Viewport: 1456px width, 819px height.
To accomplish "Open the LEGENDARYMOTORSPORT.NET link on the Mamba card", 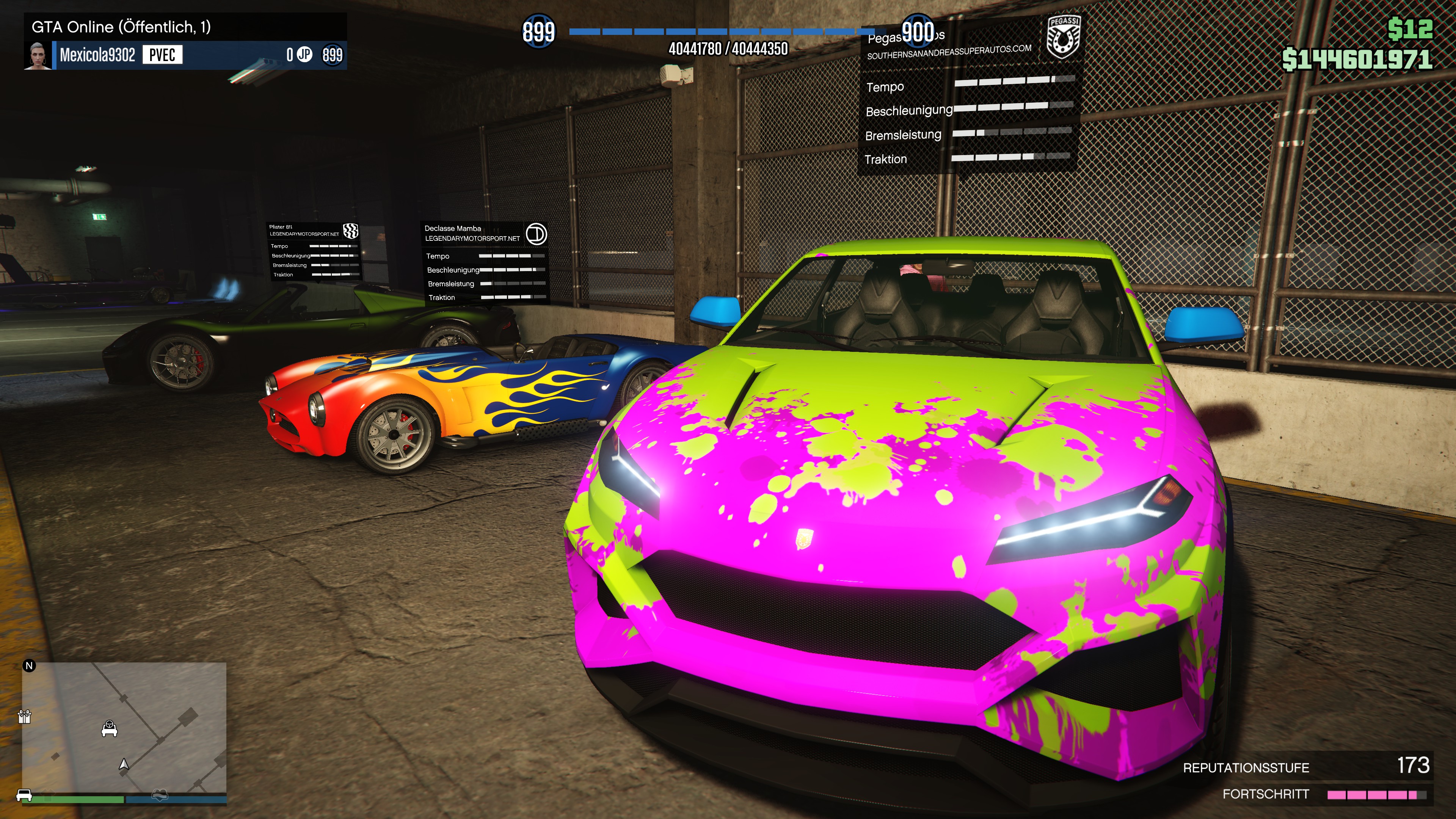I will 472,238.
